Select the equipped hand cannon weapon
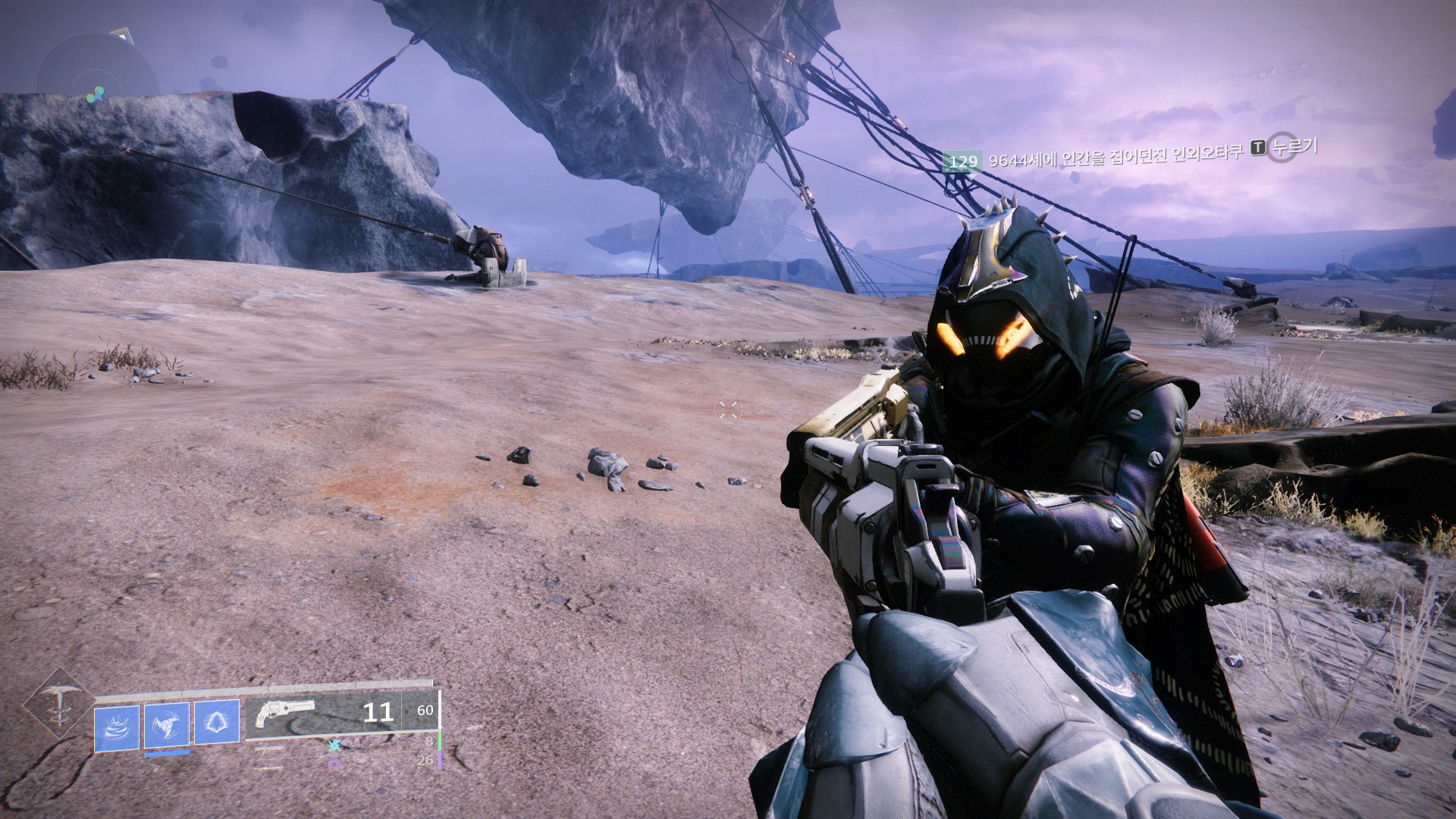This screenshot has height=819, width=1456. coord(285,714)
